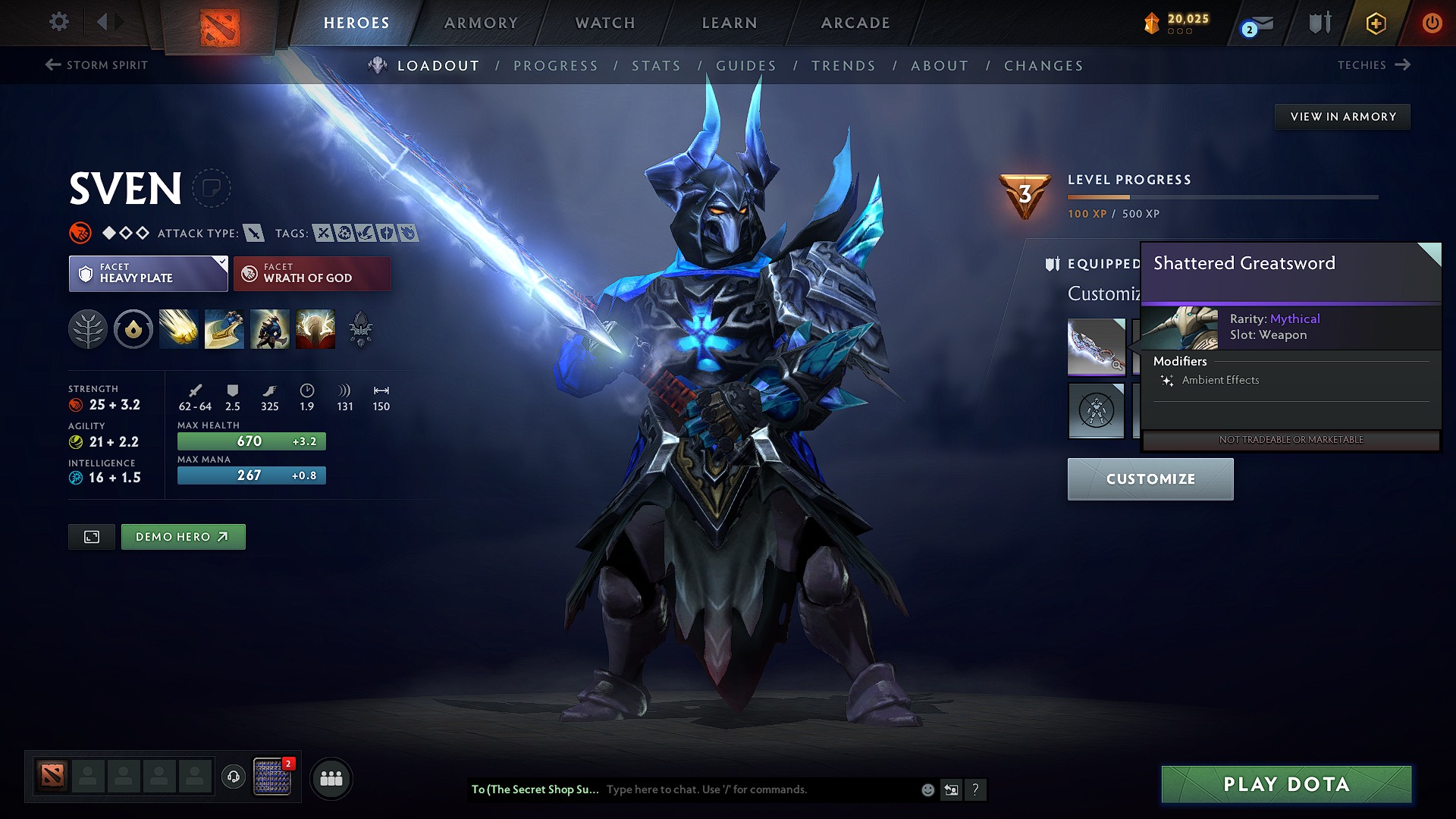Image resolution: width=1456 pixels, height=819 pixels.
Task: Open the Customize loadout button
Action: [x=1150, y=479]
